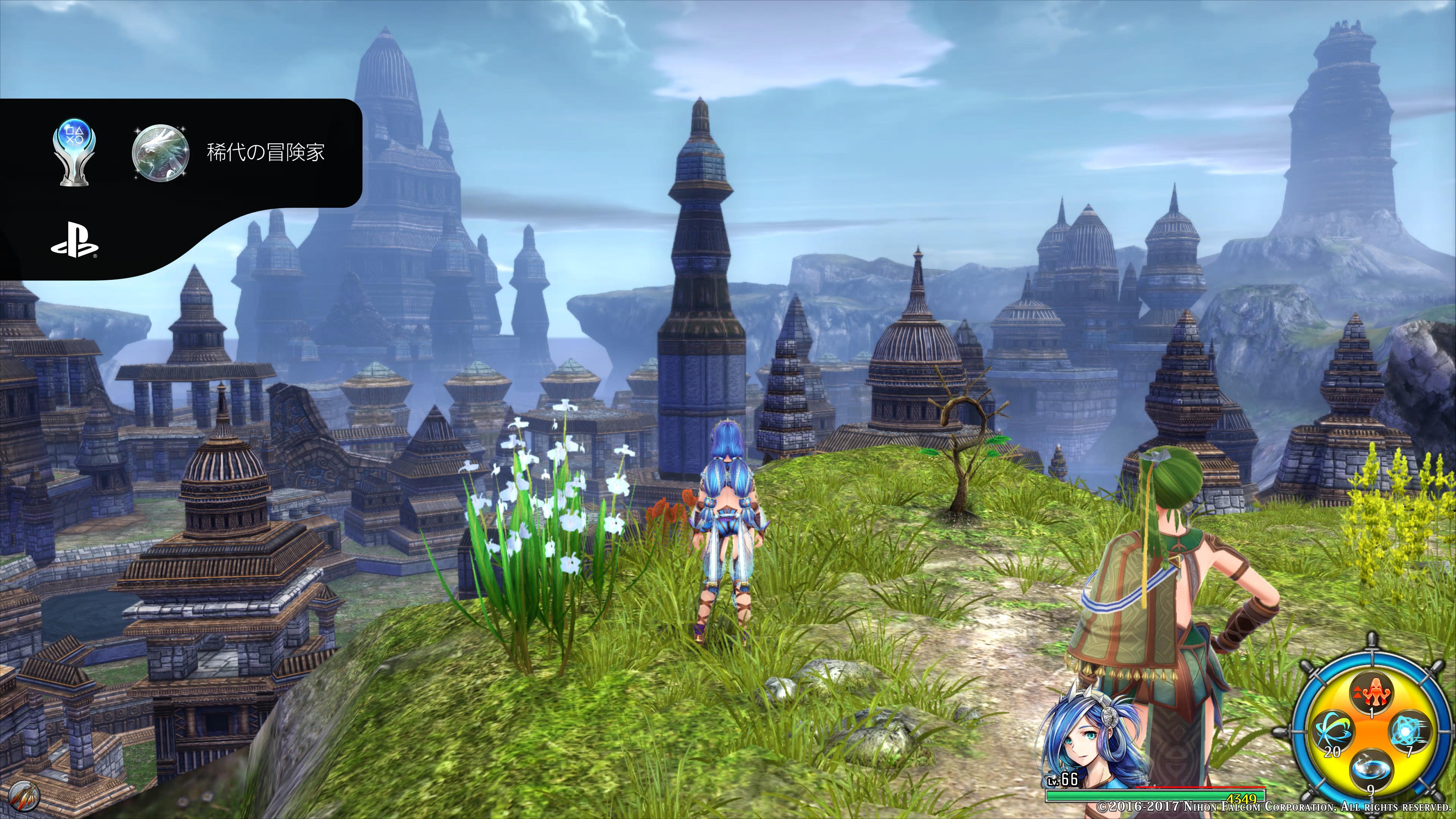Click the feather accessory icon

tap(25, 796)
